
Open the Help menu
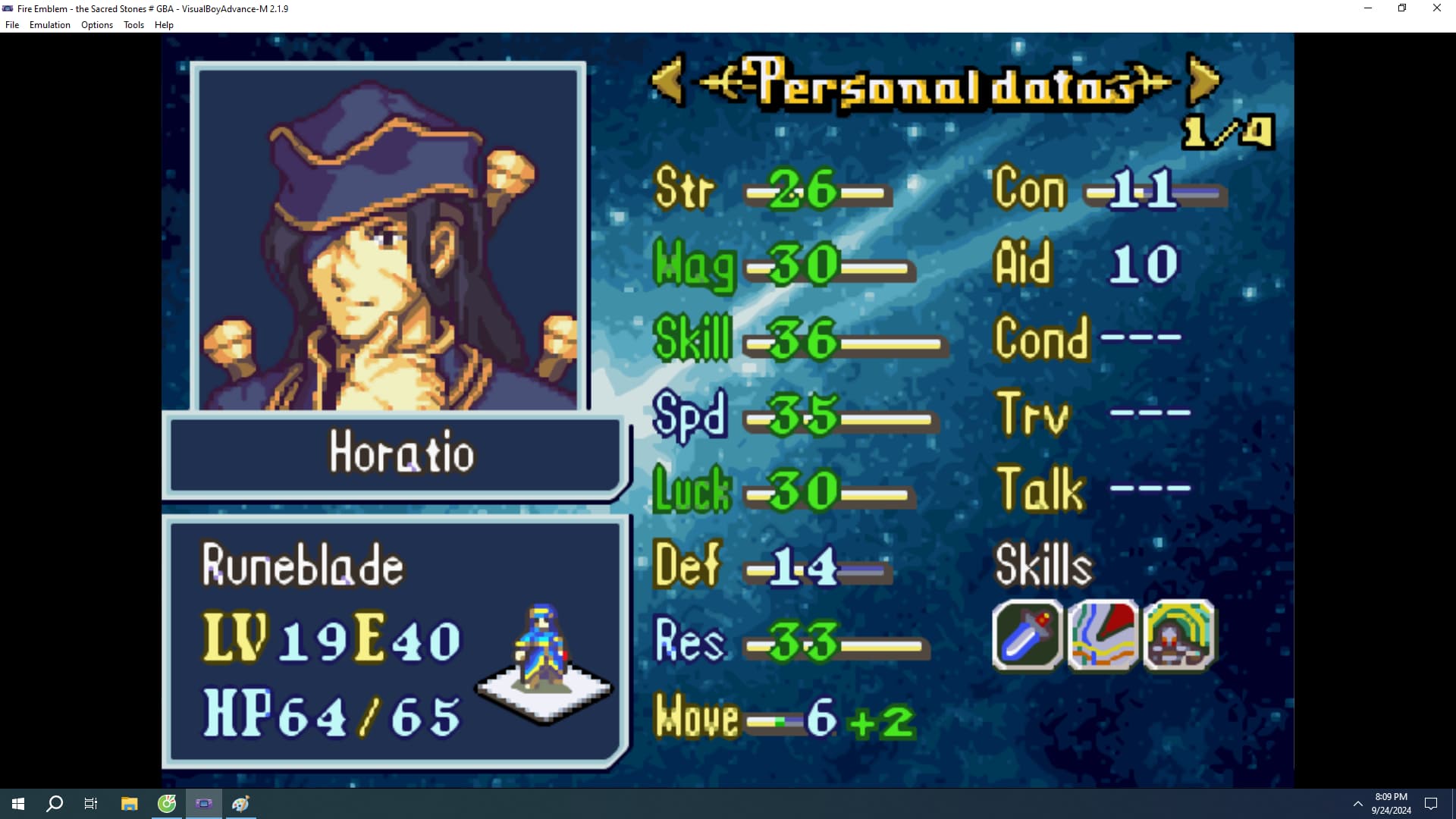click(x=164, y=25)
